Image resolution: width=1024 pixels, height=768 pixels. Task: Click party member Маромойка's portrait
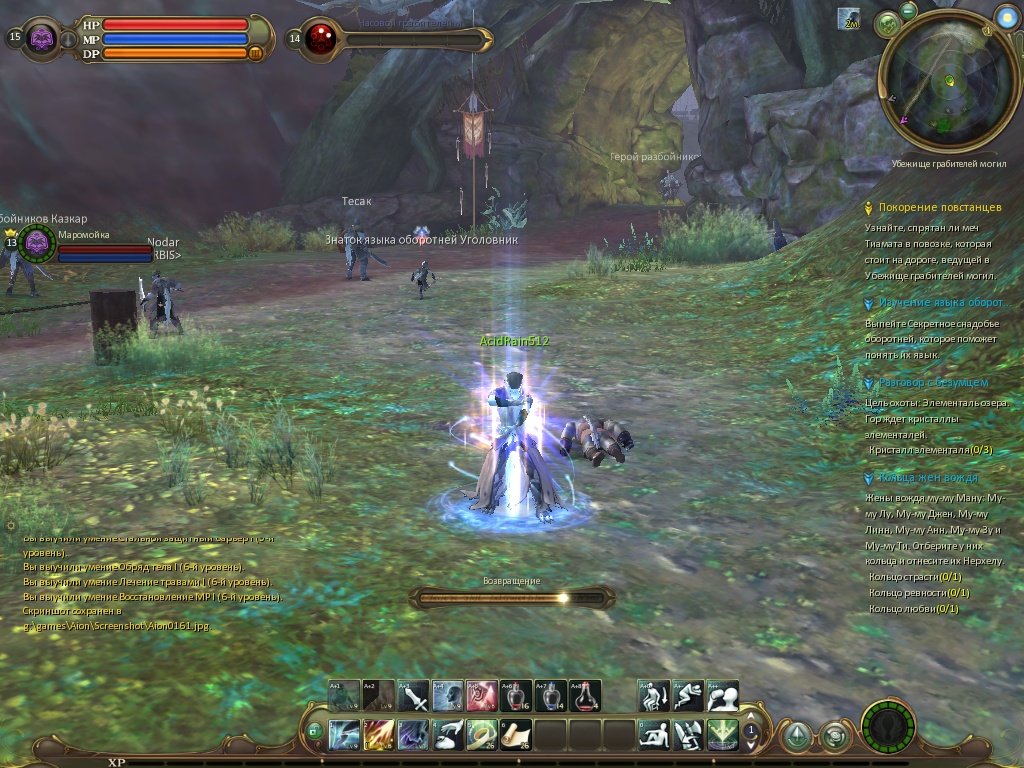tap(37, 241)
